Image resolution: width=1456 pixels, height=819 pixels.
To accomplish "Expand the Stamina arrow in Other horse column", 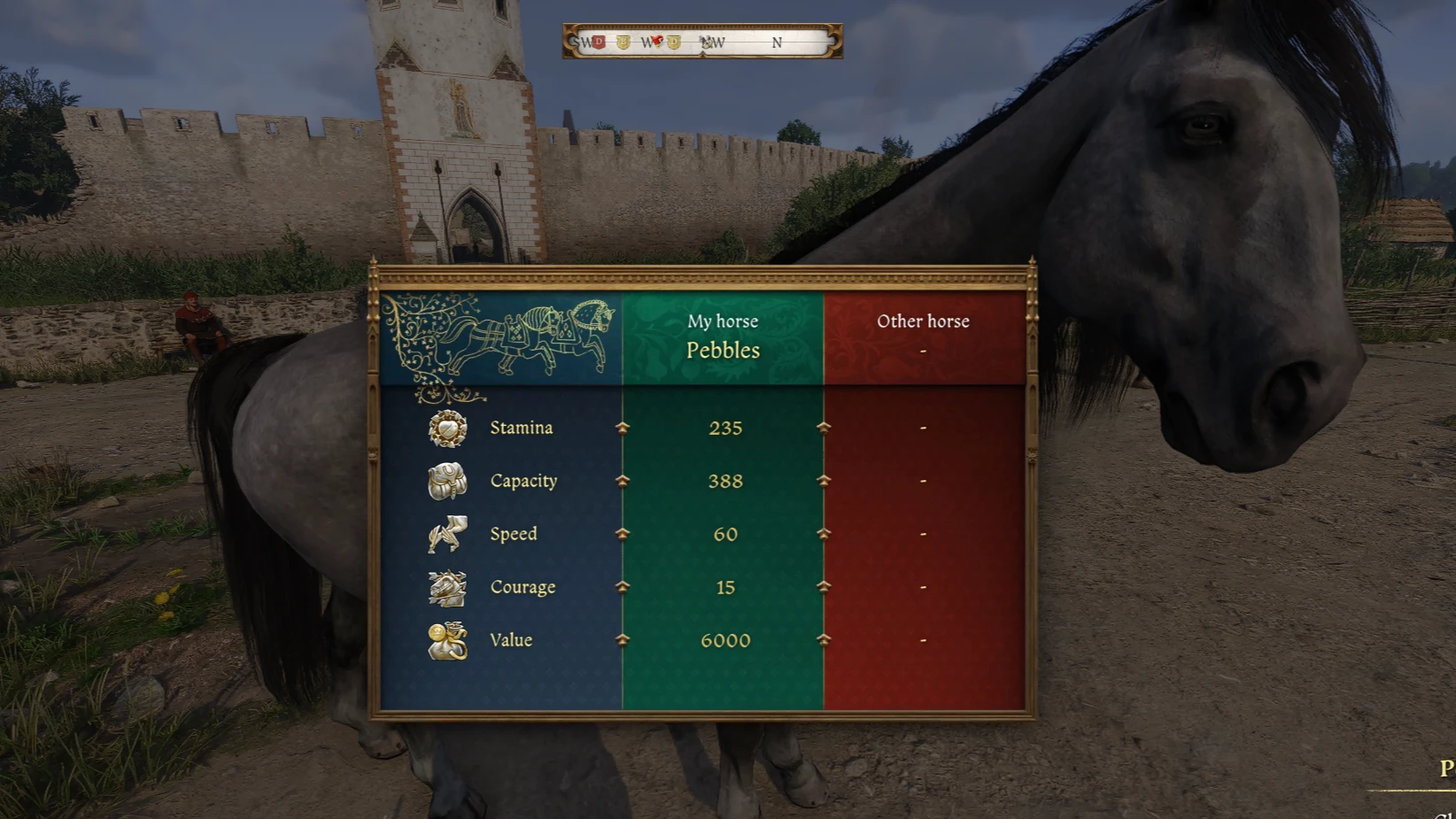I will click(825, 428).
